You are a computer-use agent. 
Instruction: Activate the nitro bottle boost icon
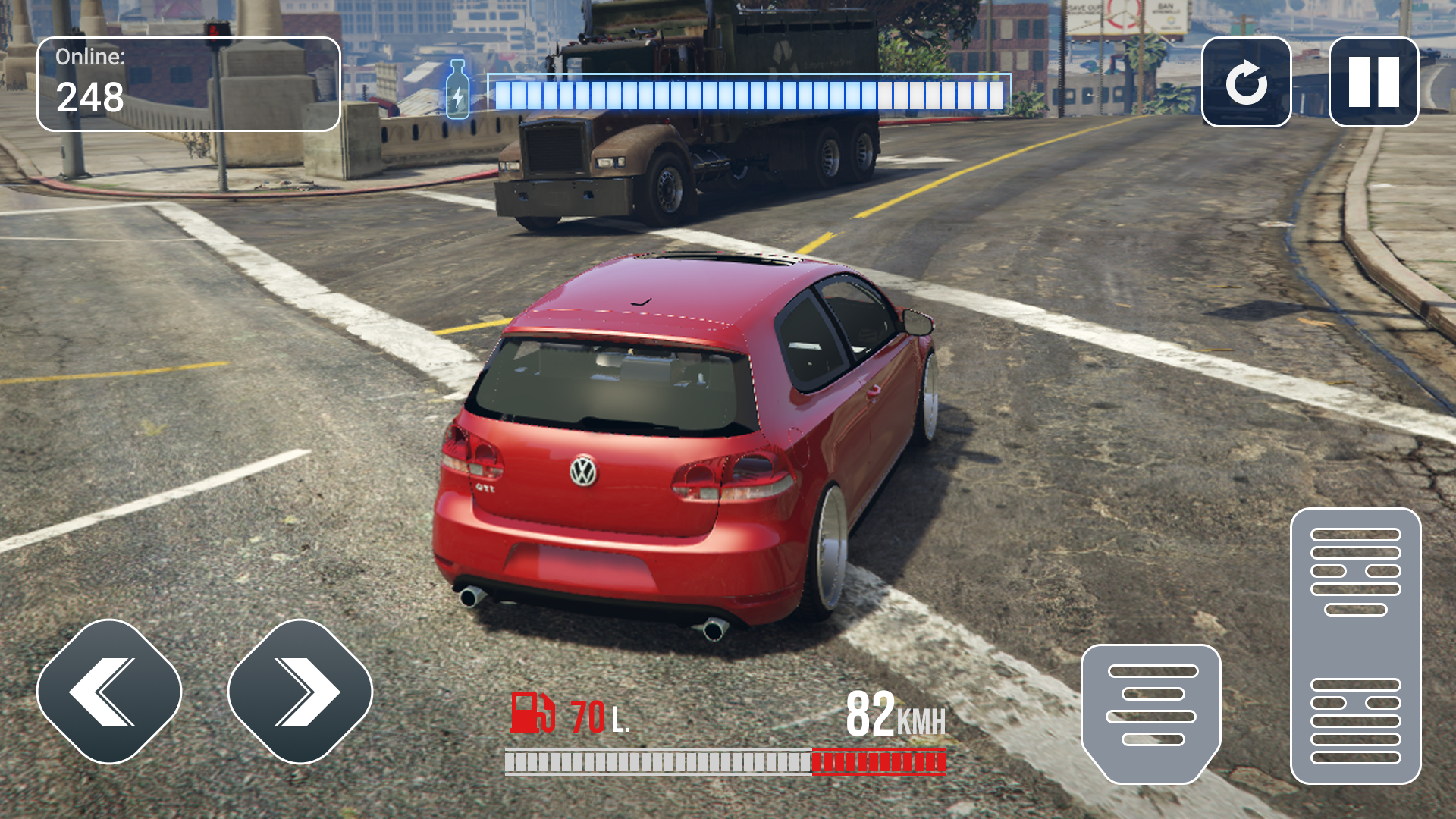point(457,91)
